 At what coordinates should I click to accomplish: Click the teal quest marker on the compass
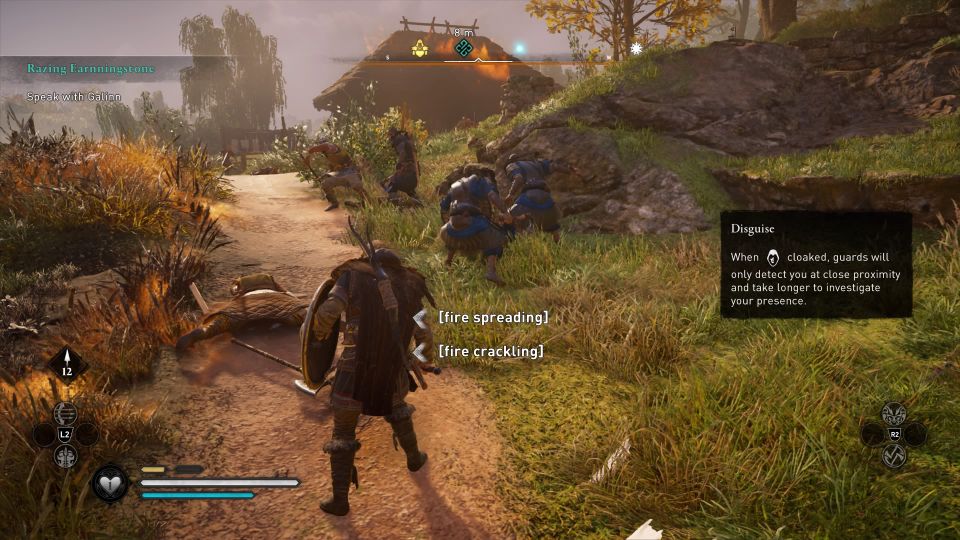pos(463,47)
